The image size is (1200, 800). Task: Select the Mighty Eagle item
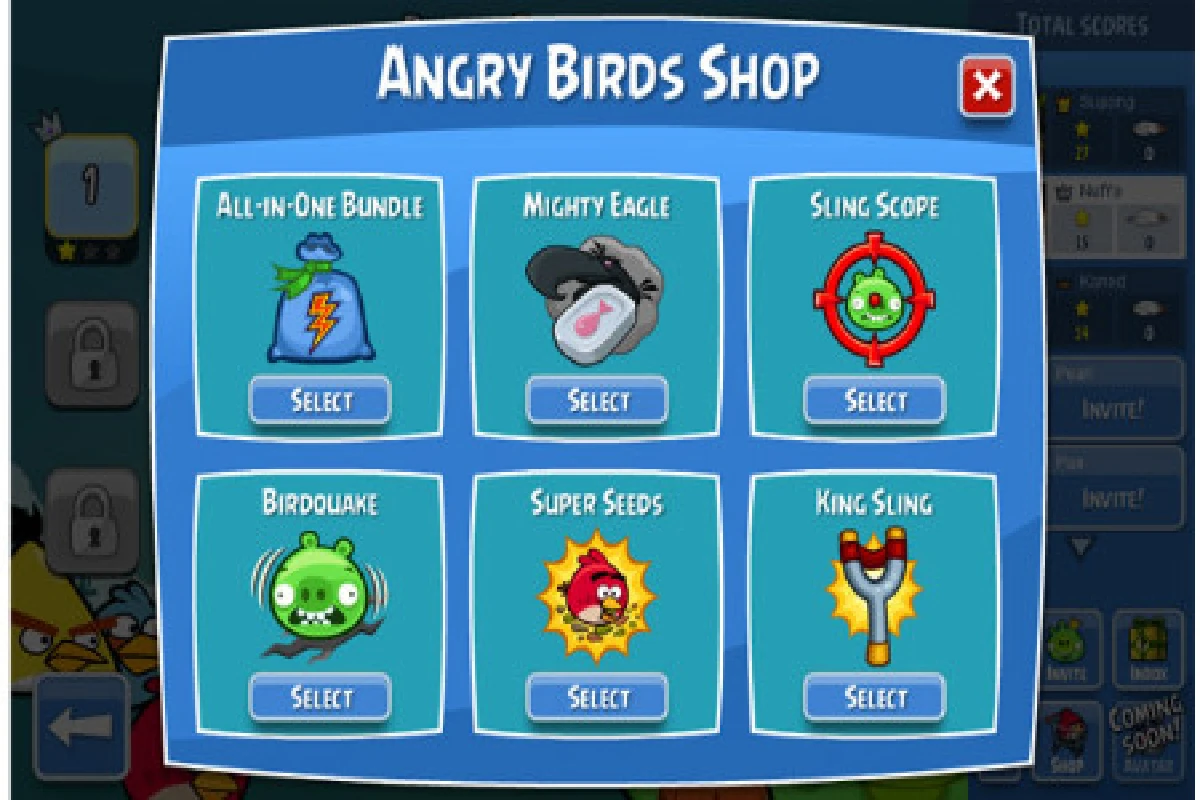tap(597, 401)
